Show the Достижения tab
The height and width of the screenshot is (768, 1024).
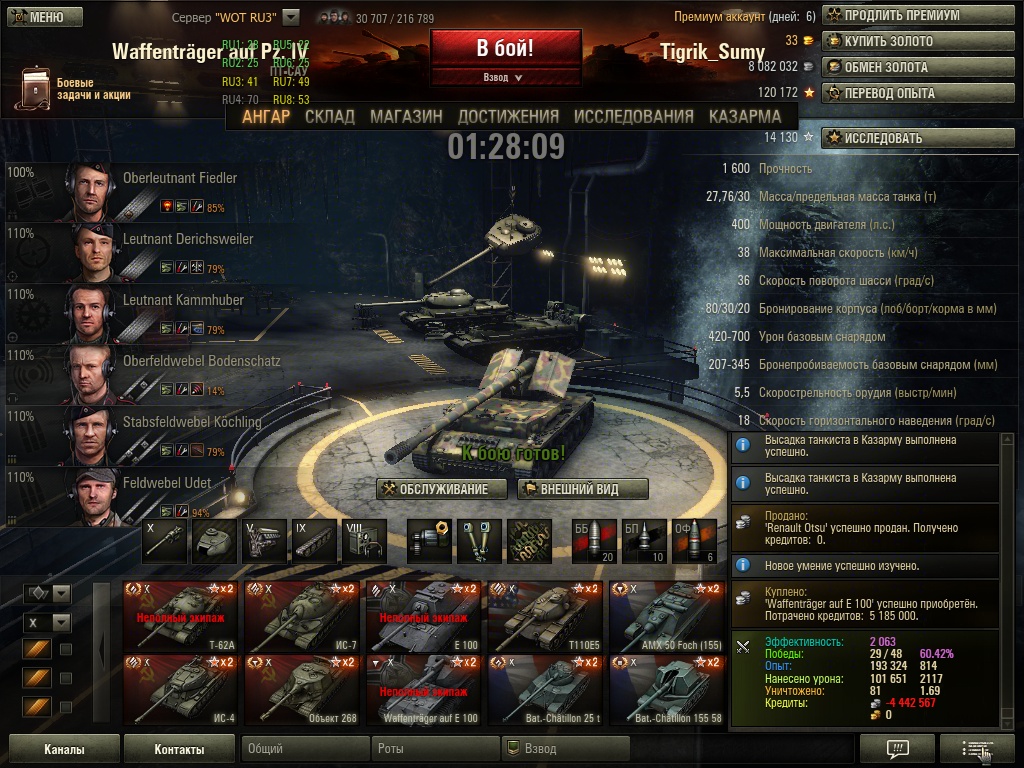pos(508,116)
